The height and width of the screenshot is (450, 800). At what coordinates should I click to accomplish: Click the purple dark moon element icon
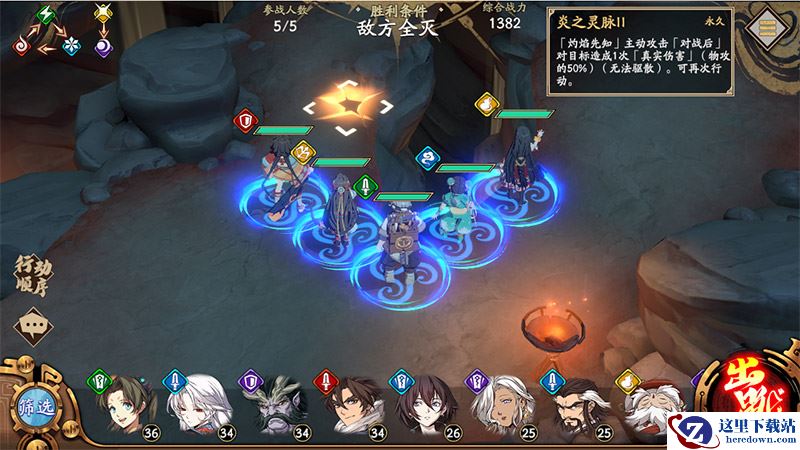pos(104,45)
